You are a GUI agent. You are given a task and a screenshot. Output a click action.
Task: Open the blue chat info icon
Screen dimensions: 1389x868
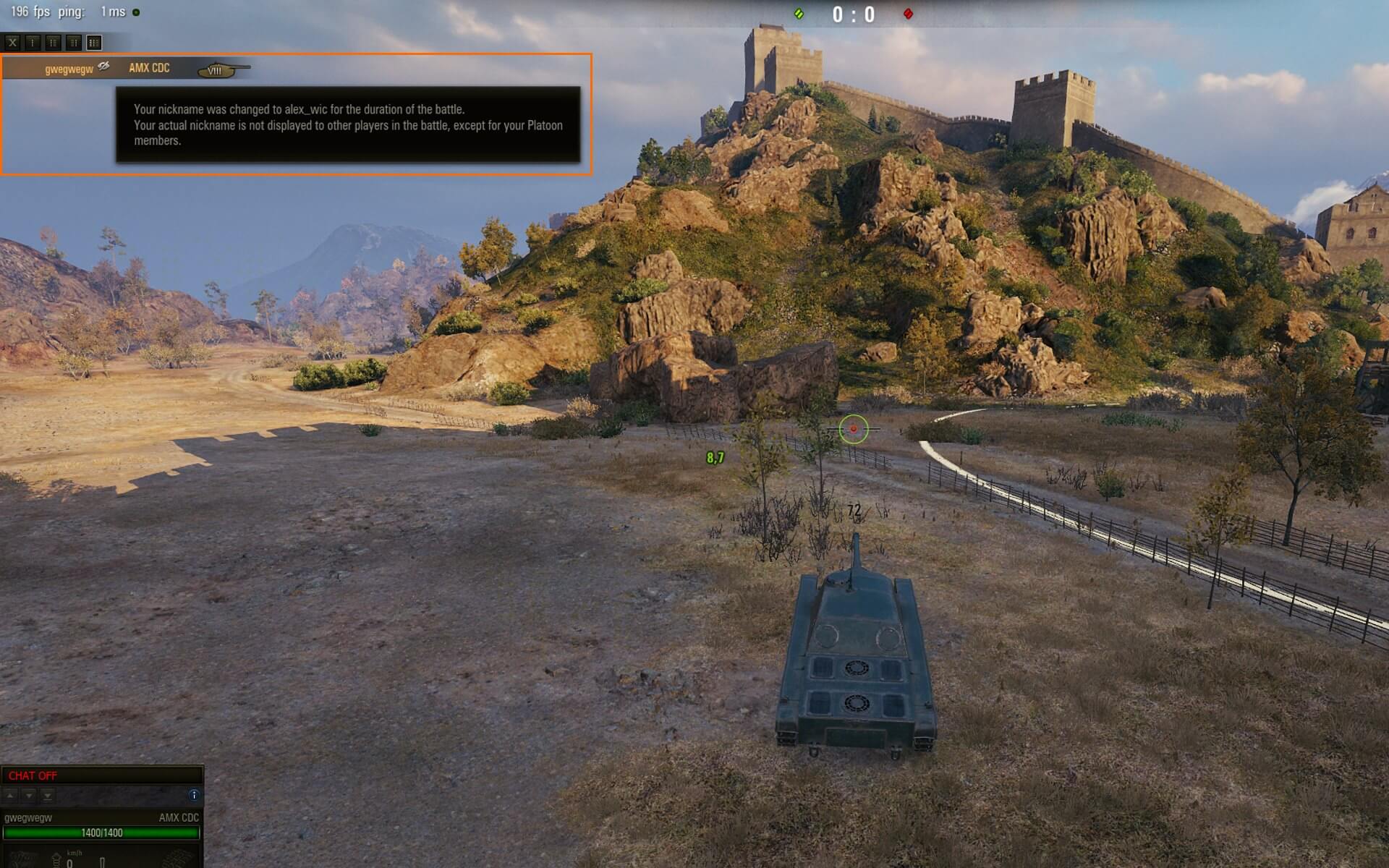point(193,795)
